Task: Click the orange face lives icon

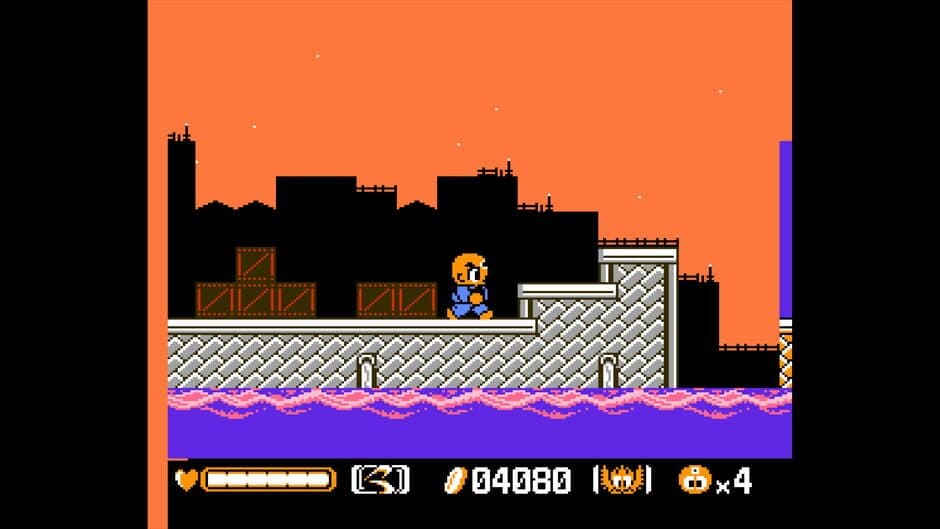Action: coord(693,480)
